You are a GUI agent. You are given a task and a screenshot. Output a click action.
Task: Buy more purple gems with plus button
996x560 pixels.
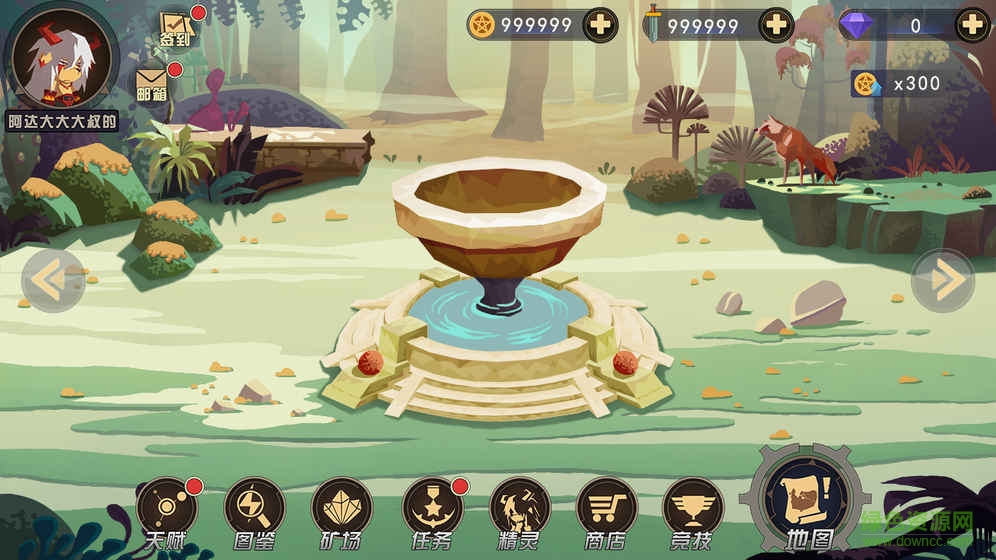pos(972,26)
